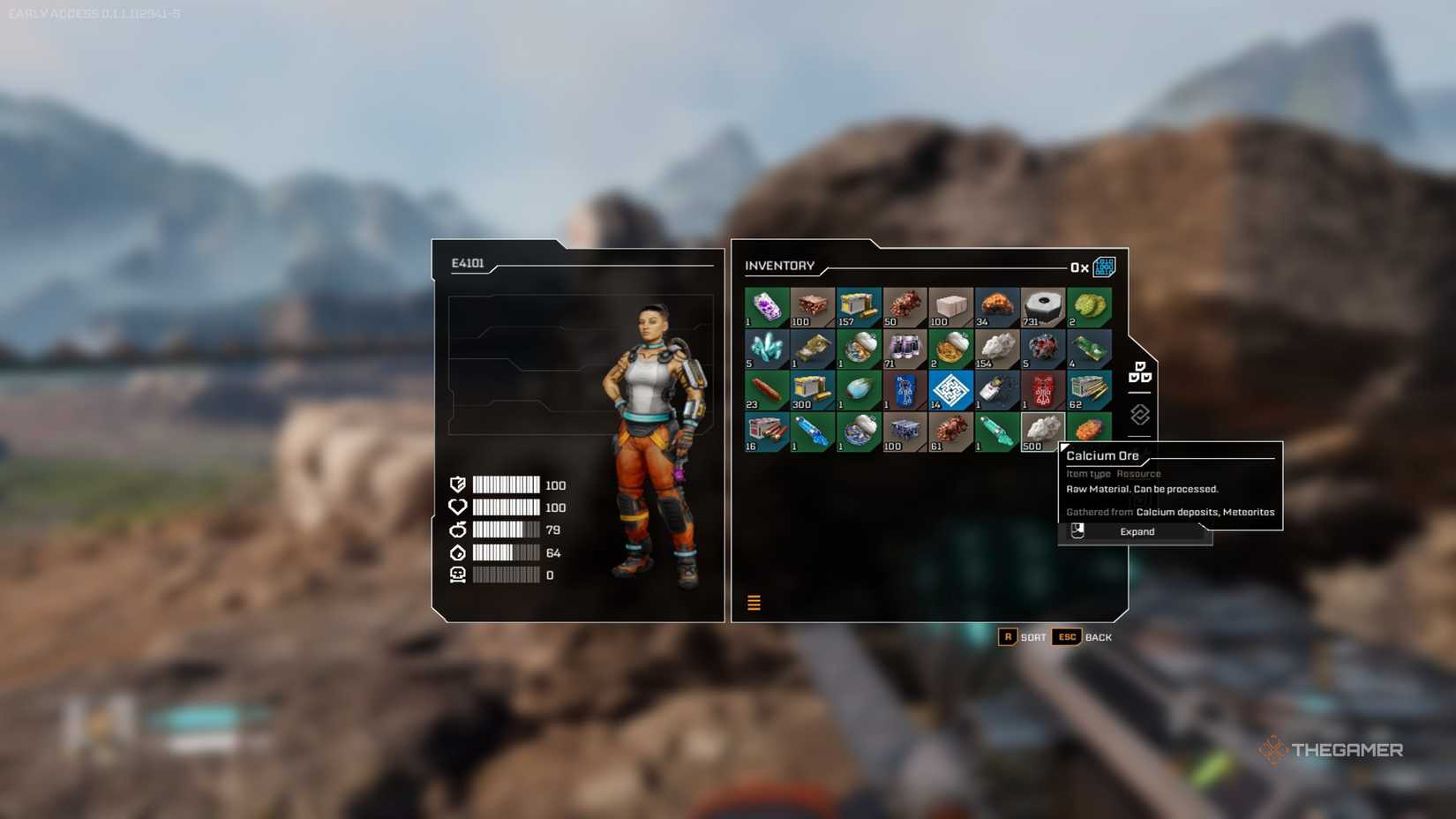Click the blue maze-pattern chip stack of 14

pyautogui.click(x=951, y=389)
